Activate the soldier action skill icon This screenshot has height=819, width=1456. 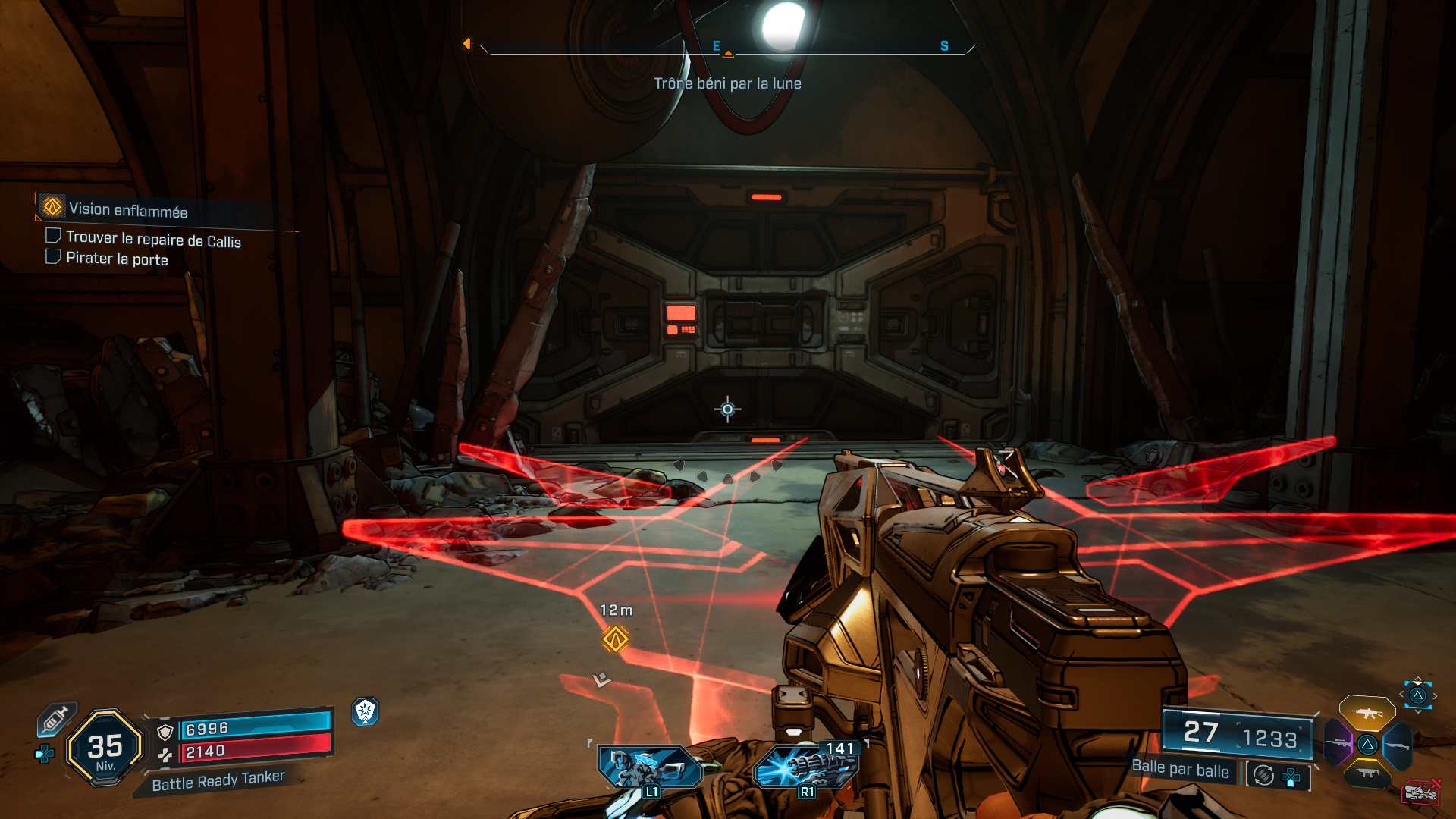[648, 767]
